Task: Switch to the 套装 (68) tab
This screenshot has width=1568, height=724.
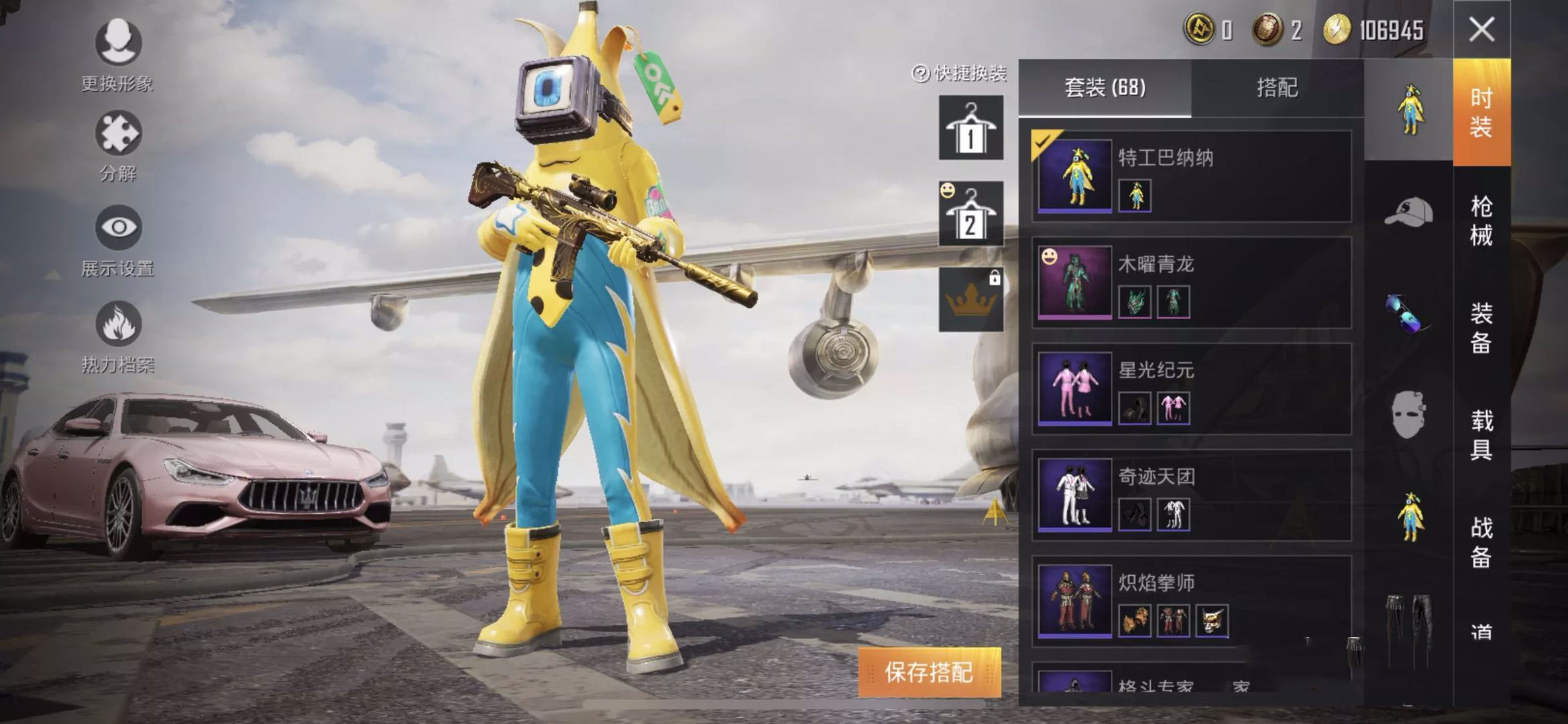Action: (x=1105, y=88)
